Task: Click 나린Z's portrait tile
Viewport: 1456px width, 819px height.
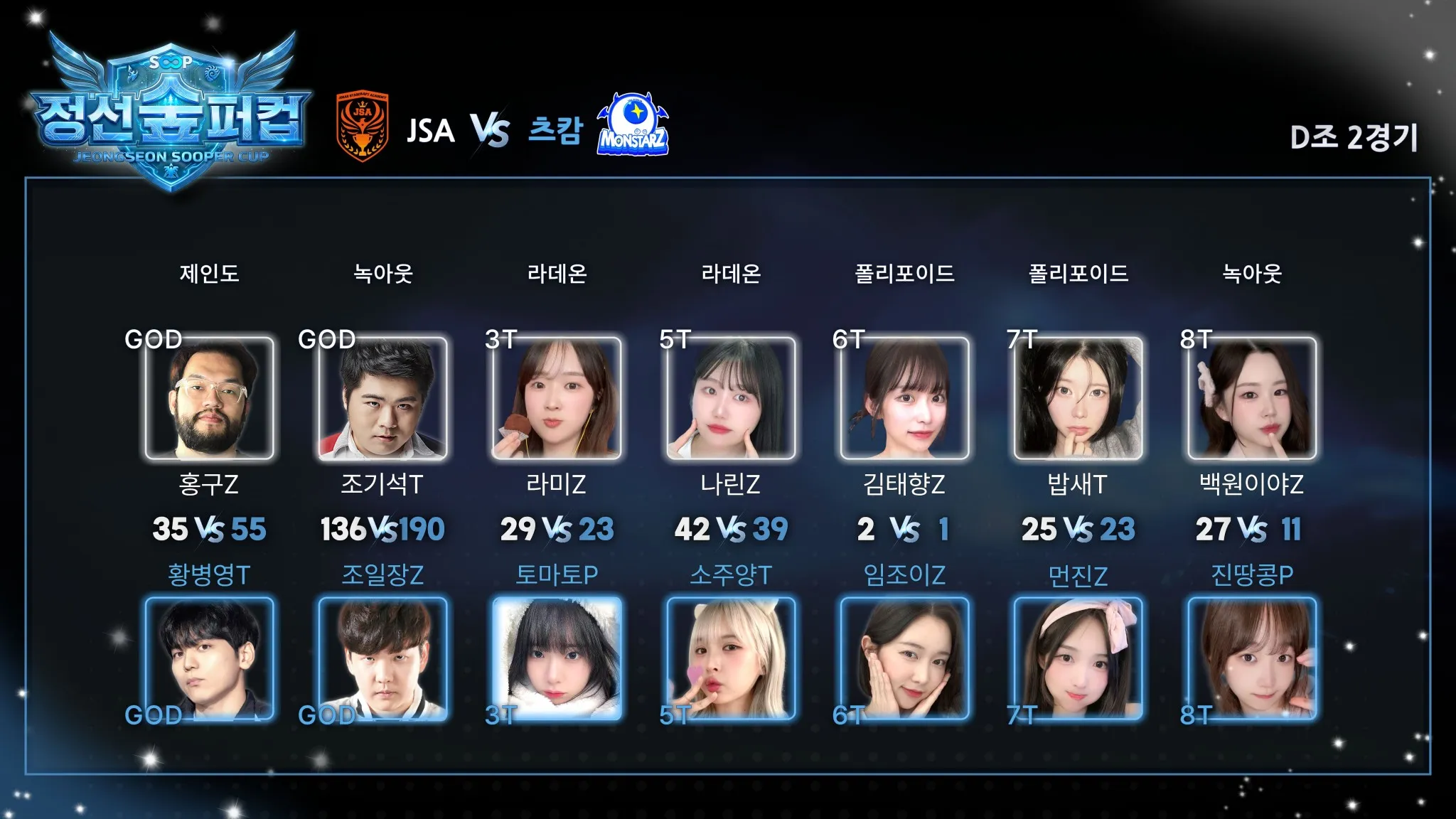Action: [x=731, y=398]
